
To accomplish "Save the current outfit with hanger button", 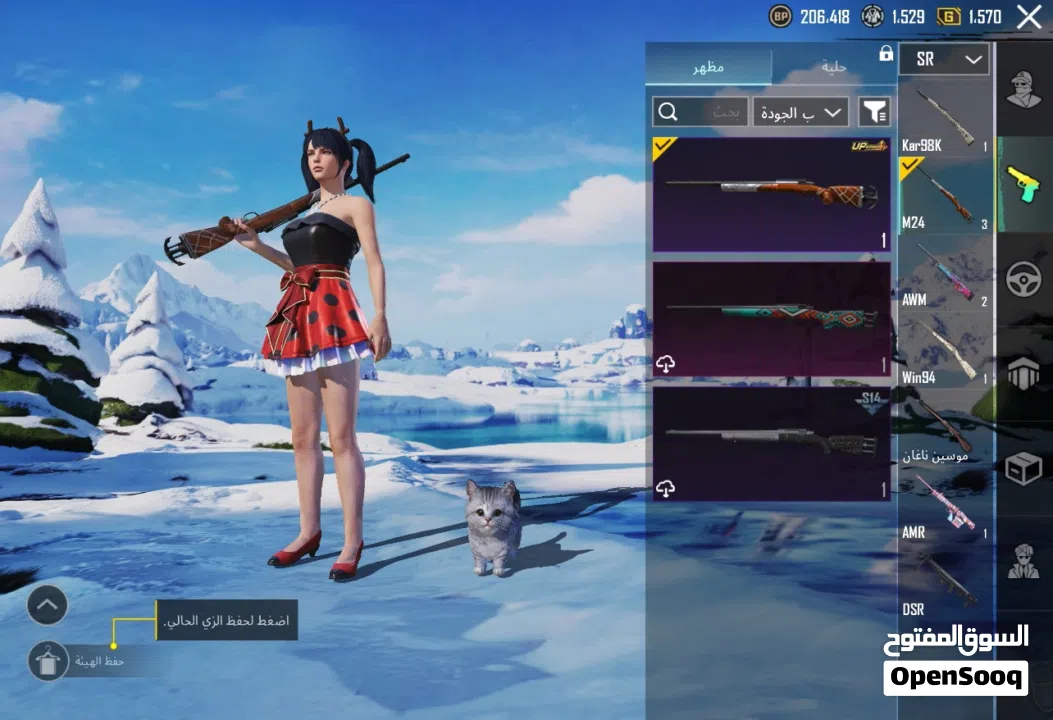I will [47, 661].
